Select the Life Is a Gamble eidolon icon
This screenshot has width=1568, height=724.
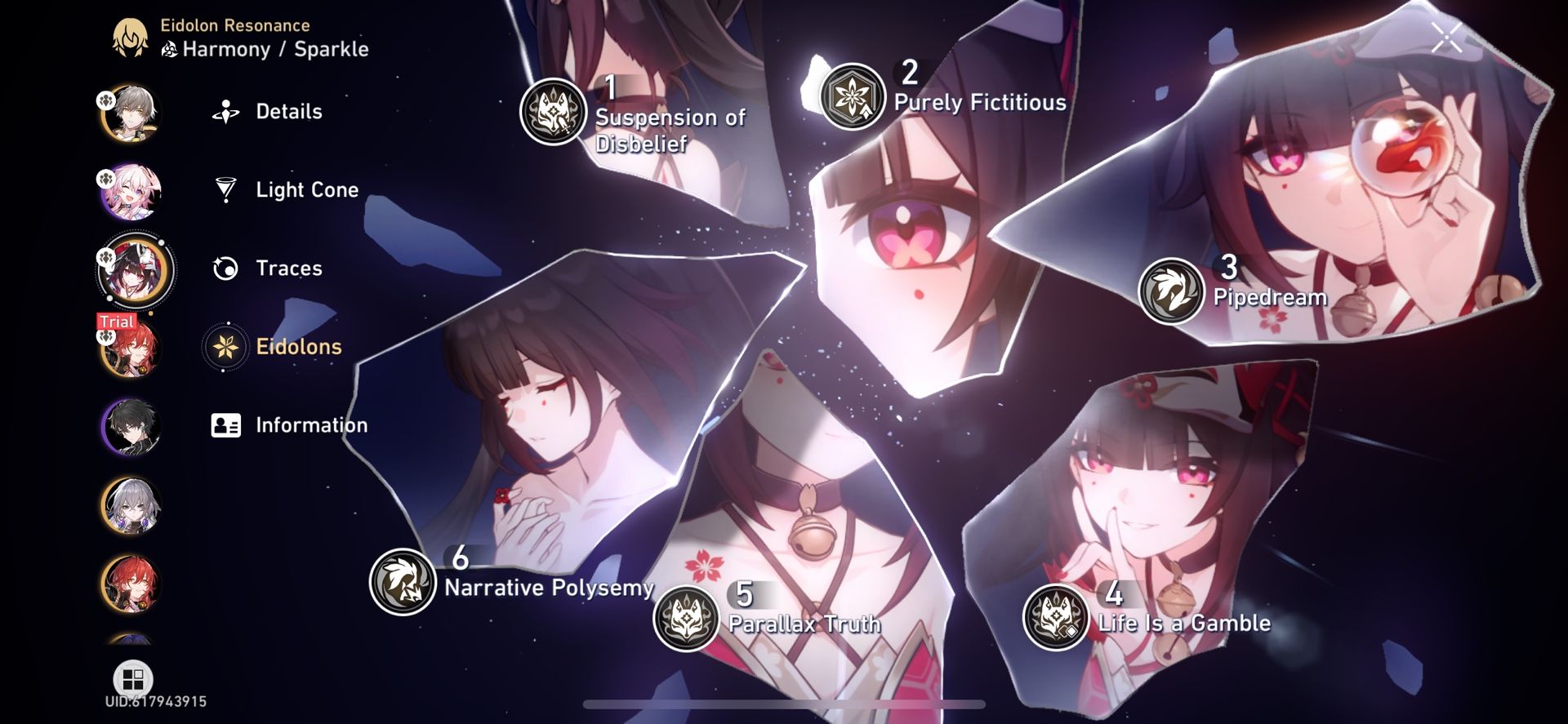pyautogui.click(x=1057, y=618)
